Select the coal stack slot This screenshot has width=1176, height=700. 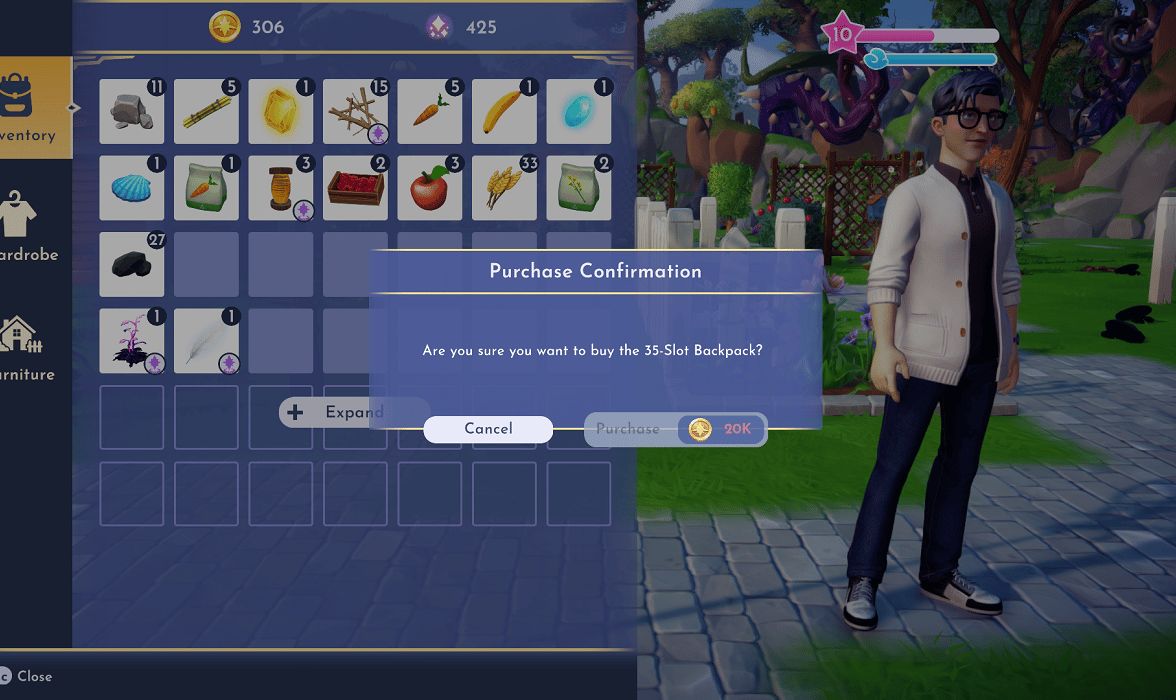click(x=132, y=264)
